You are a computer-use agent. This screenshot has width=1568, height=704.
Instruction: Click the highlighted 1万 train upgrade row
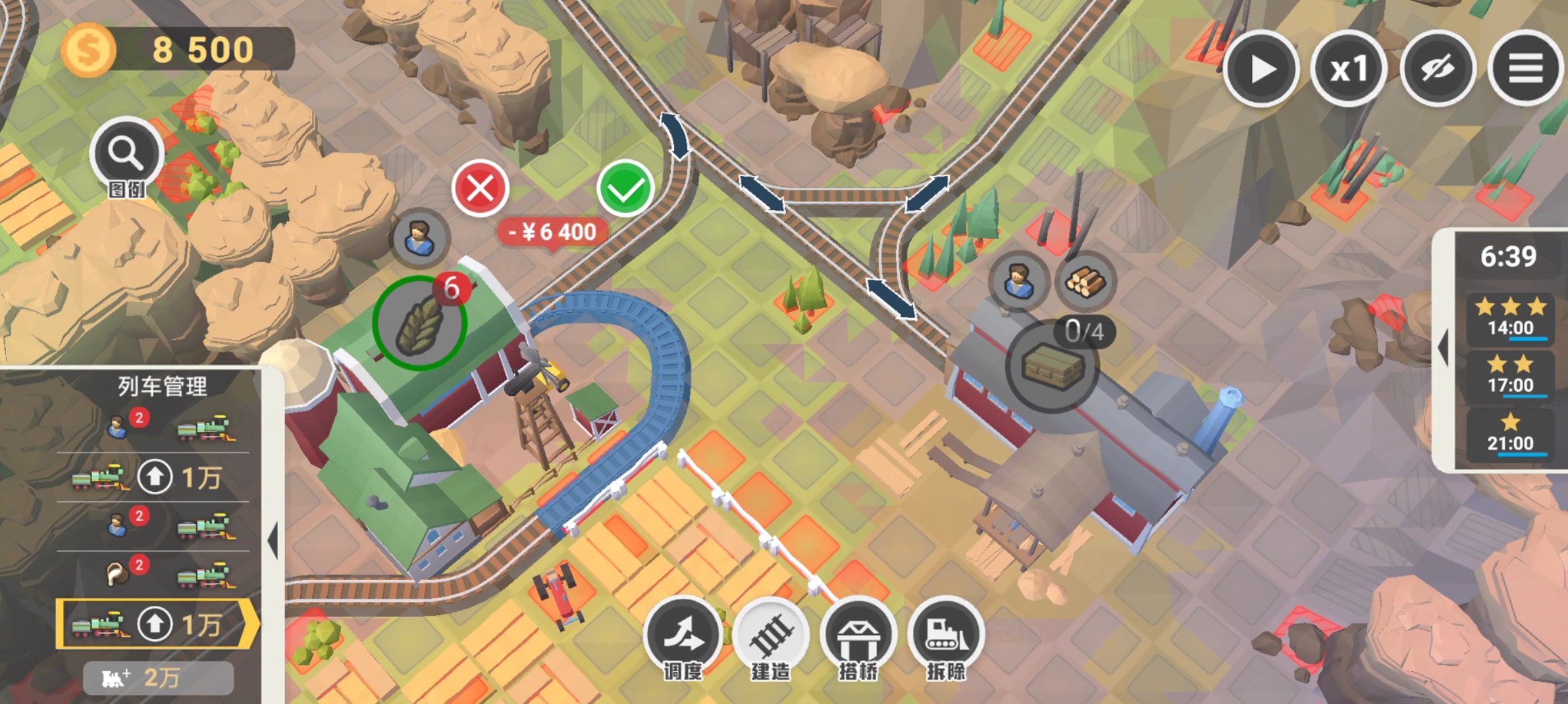155,624
